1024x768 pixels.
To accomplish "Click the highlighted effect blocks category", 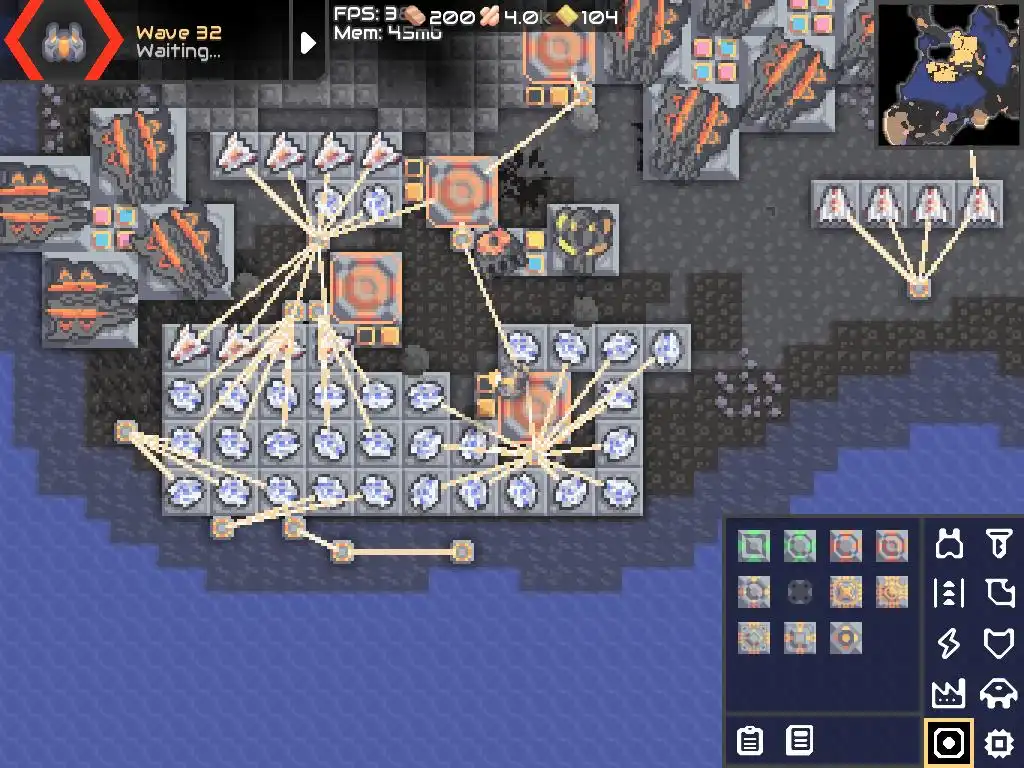I will 949,742.
